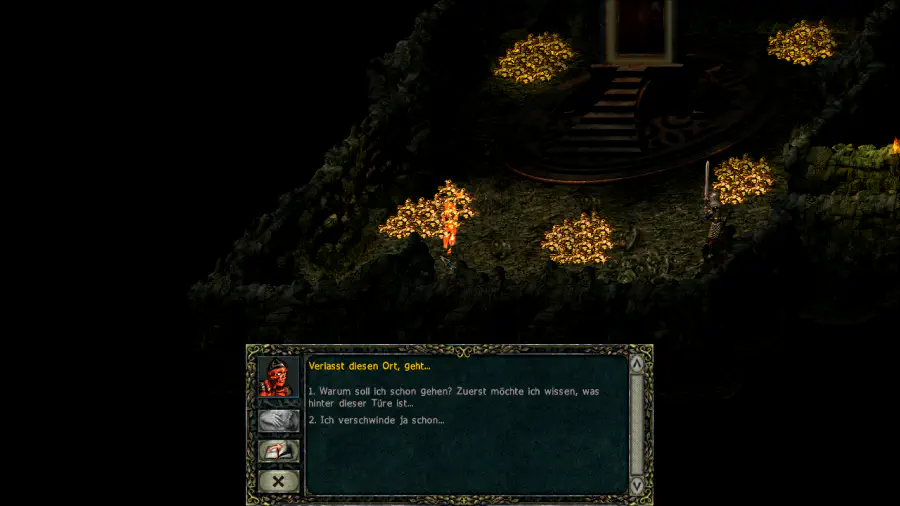Click the handshake trade icon
Viewport: 900px width, 506px height.
[279, 421]
